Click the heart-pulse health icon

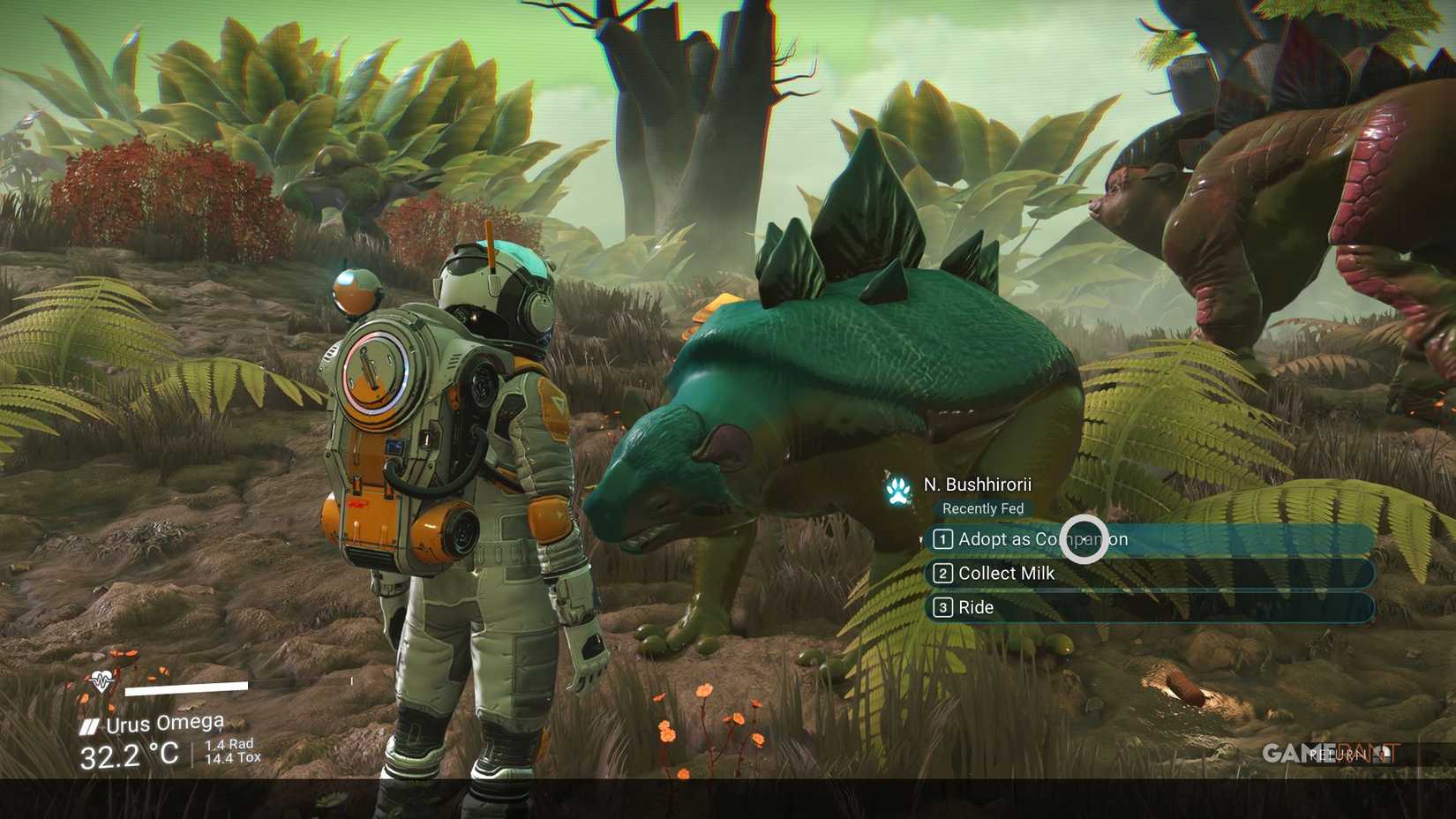(100, 682)
